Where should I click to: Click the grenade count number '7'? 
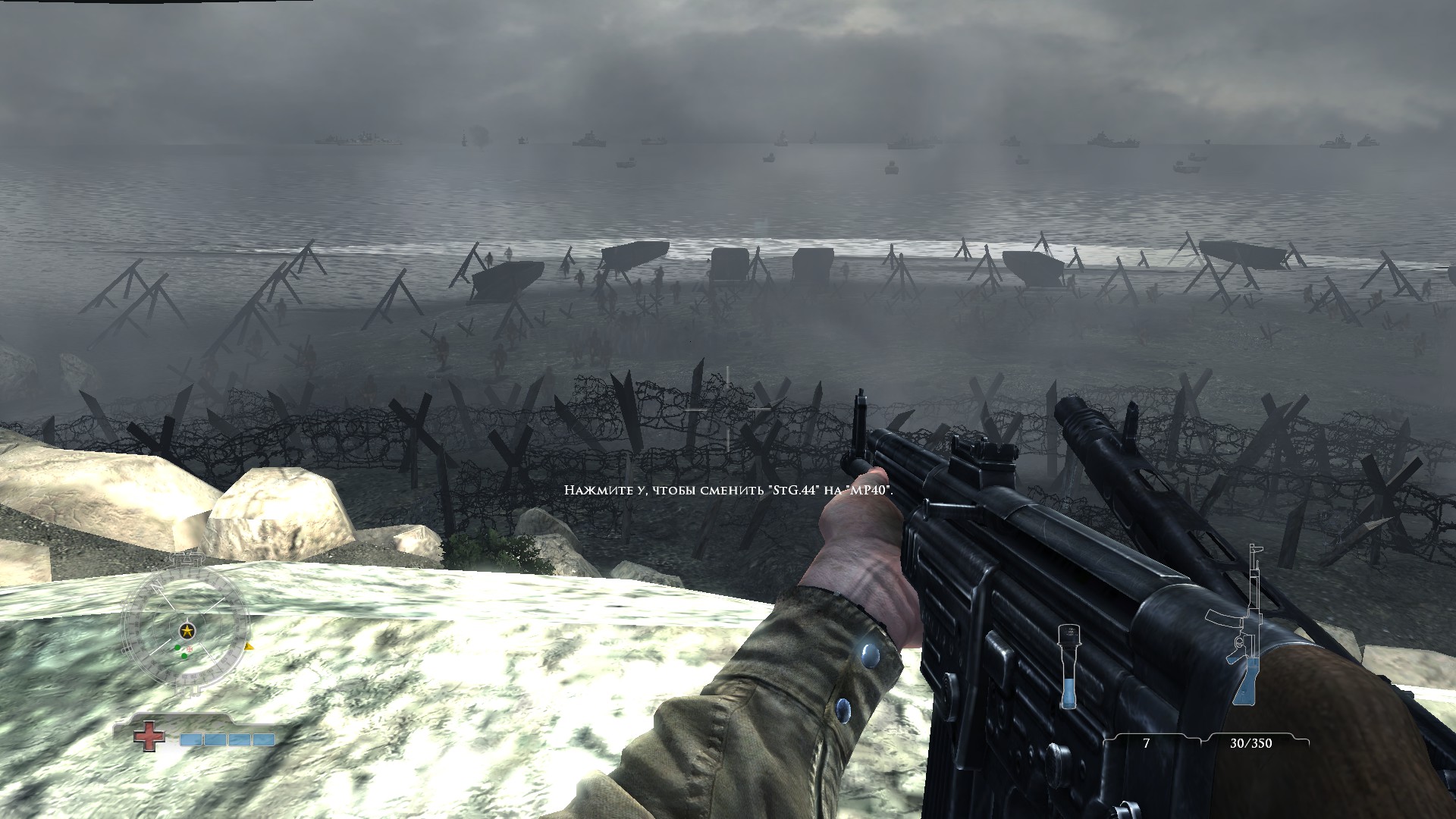click(1147, 742)
